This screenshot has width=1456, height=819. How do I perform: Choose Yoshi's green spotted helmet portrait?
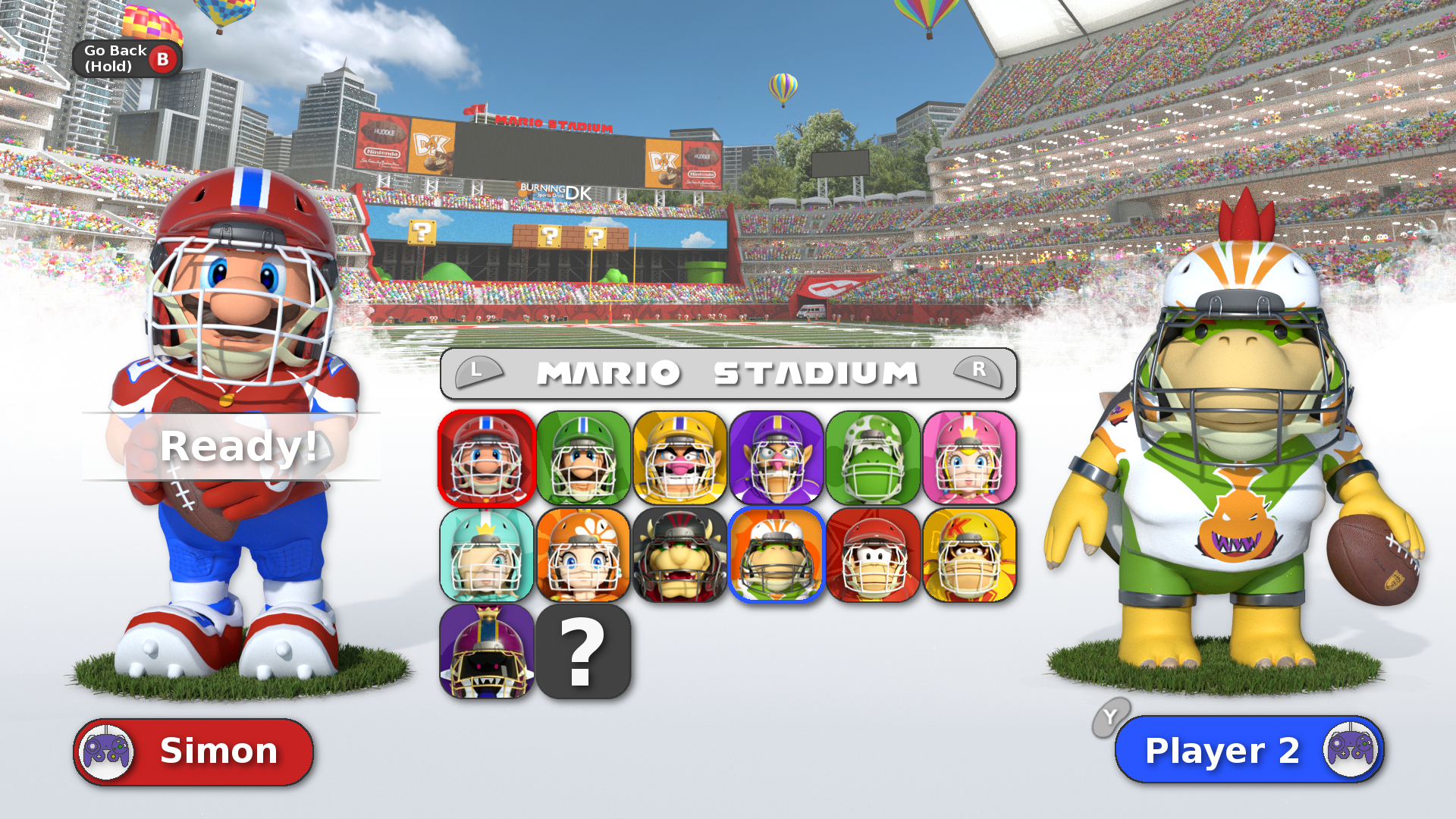click(x=873, y=459)
